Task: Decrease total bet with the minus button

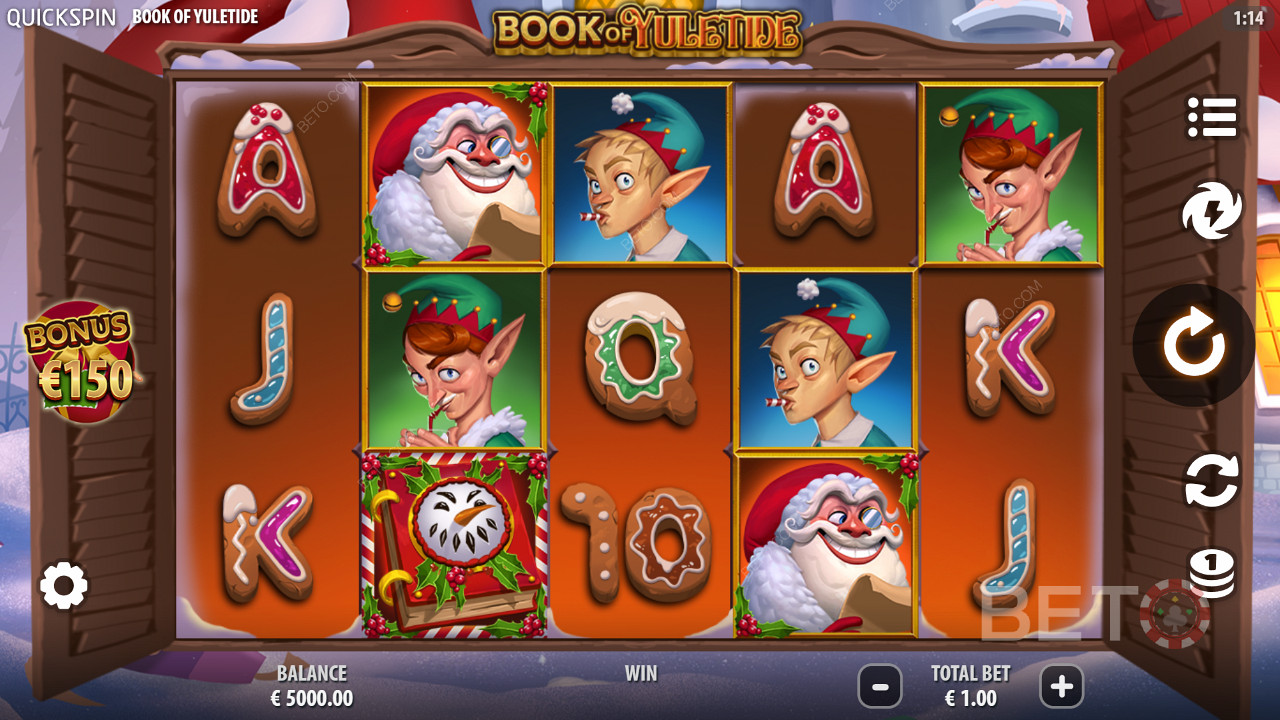Action: (x=880, y=686)
